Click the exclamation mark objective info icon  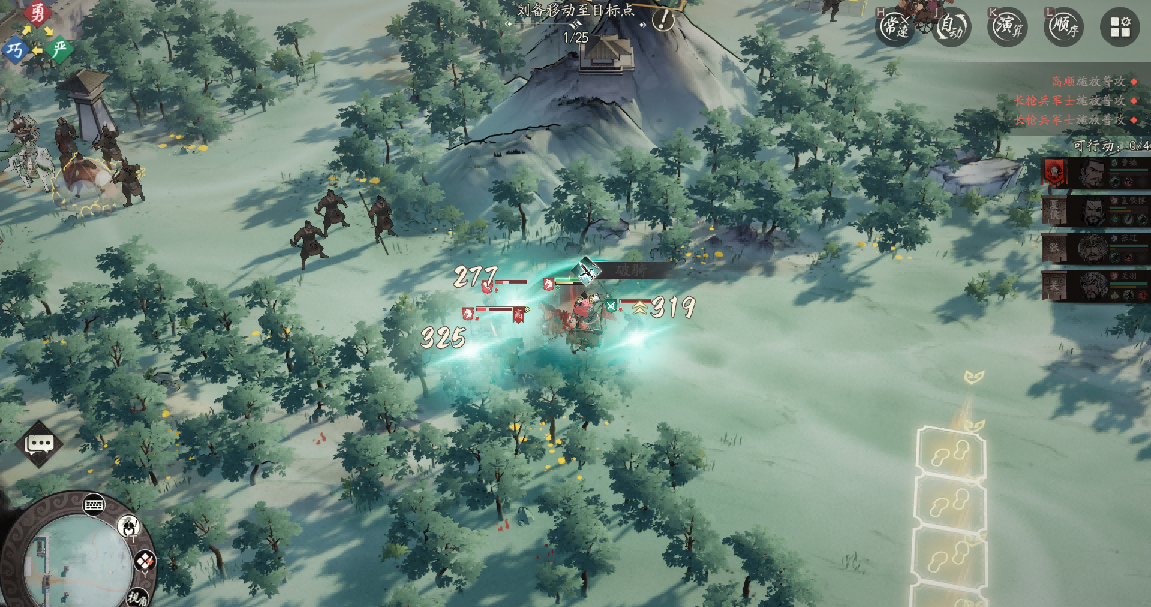click(x=663, y=18)
